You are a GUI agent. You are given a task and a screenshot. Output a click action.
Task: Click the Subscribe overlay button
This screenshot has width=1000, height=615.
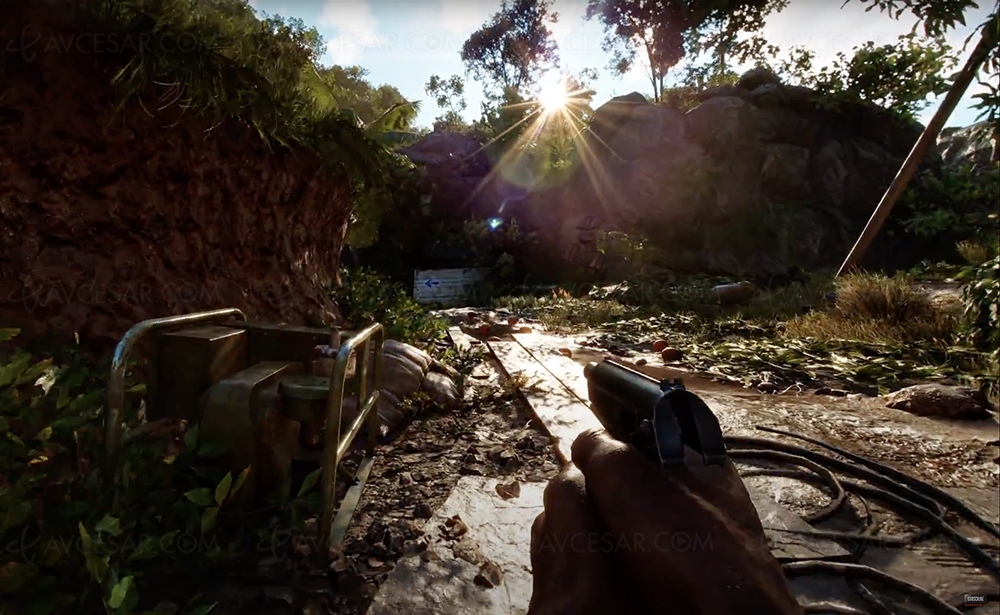[973, 600]
